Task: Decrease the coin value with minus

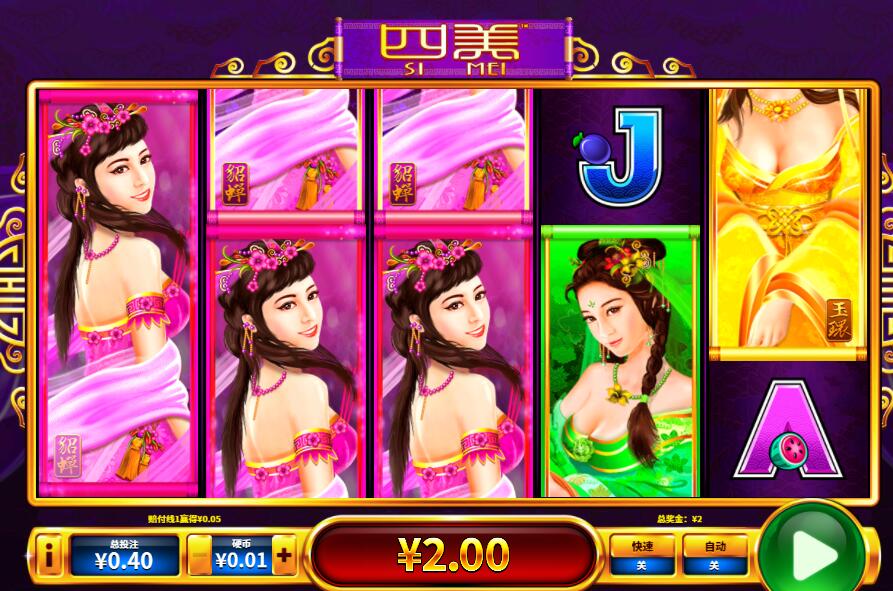Action: (200, 555)
